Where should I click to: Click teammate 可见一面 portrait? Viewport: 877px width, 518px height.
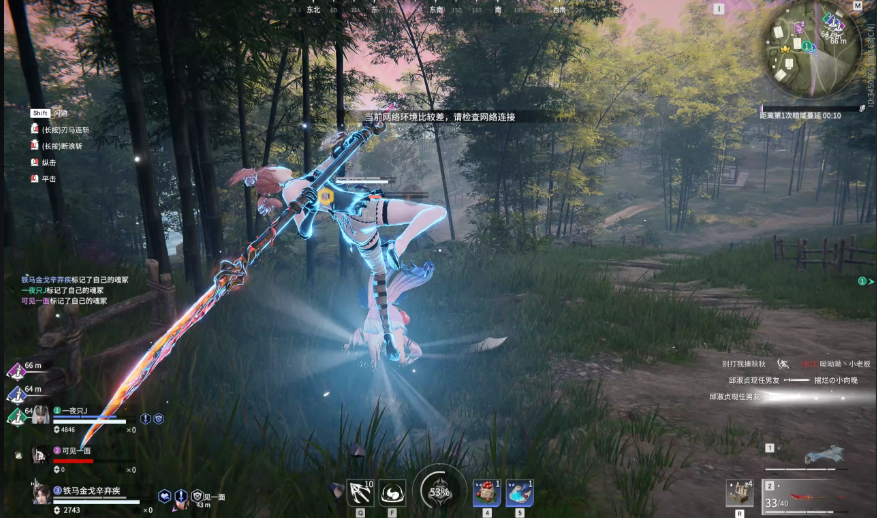pyautogui.click(x=39, y=454)
